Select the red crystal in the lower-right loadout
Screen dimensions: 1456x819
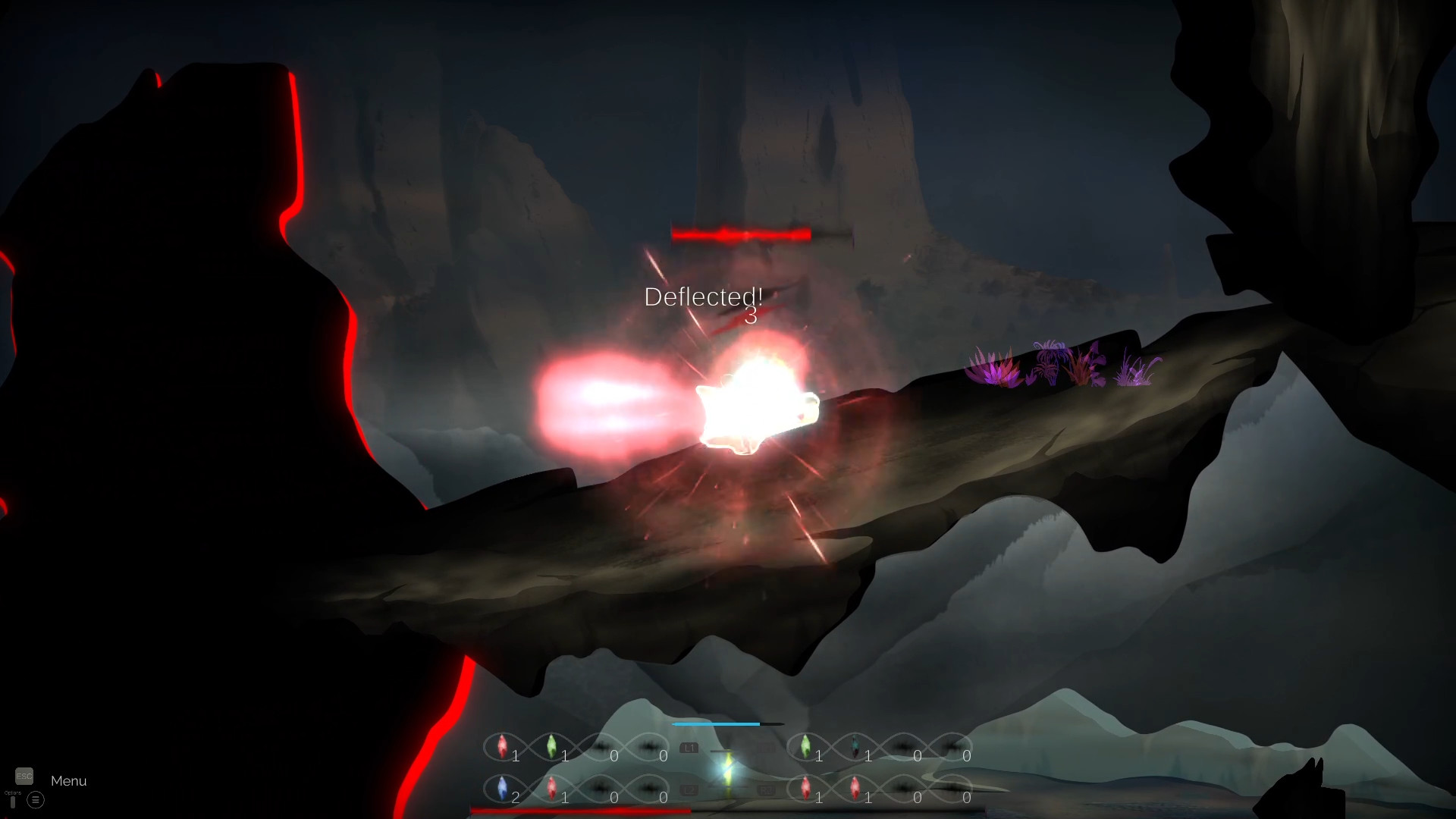tap(806, 787)
